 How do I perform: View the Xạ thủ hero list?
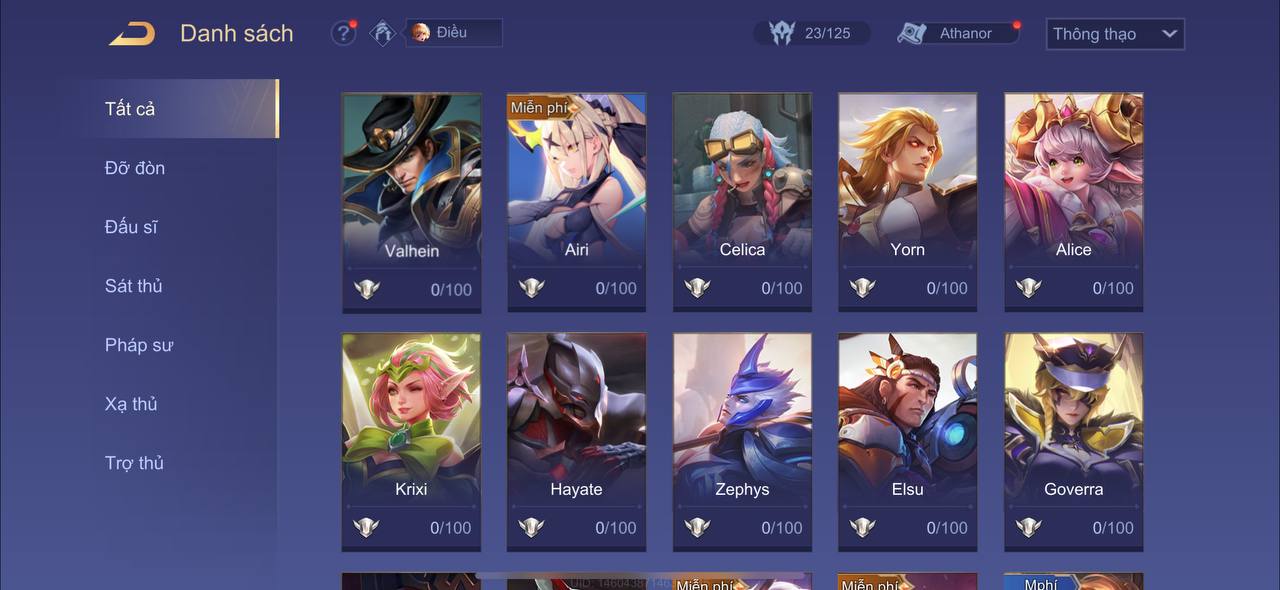[x=131, y=404]
